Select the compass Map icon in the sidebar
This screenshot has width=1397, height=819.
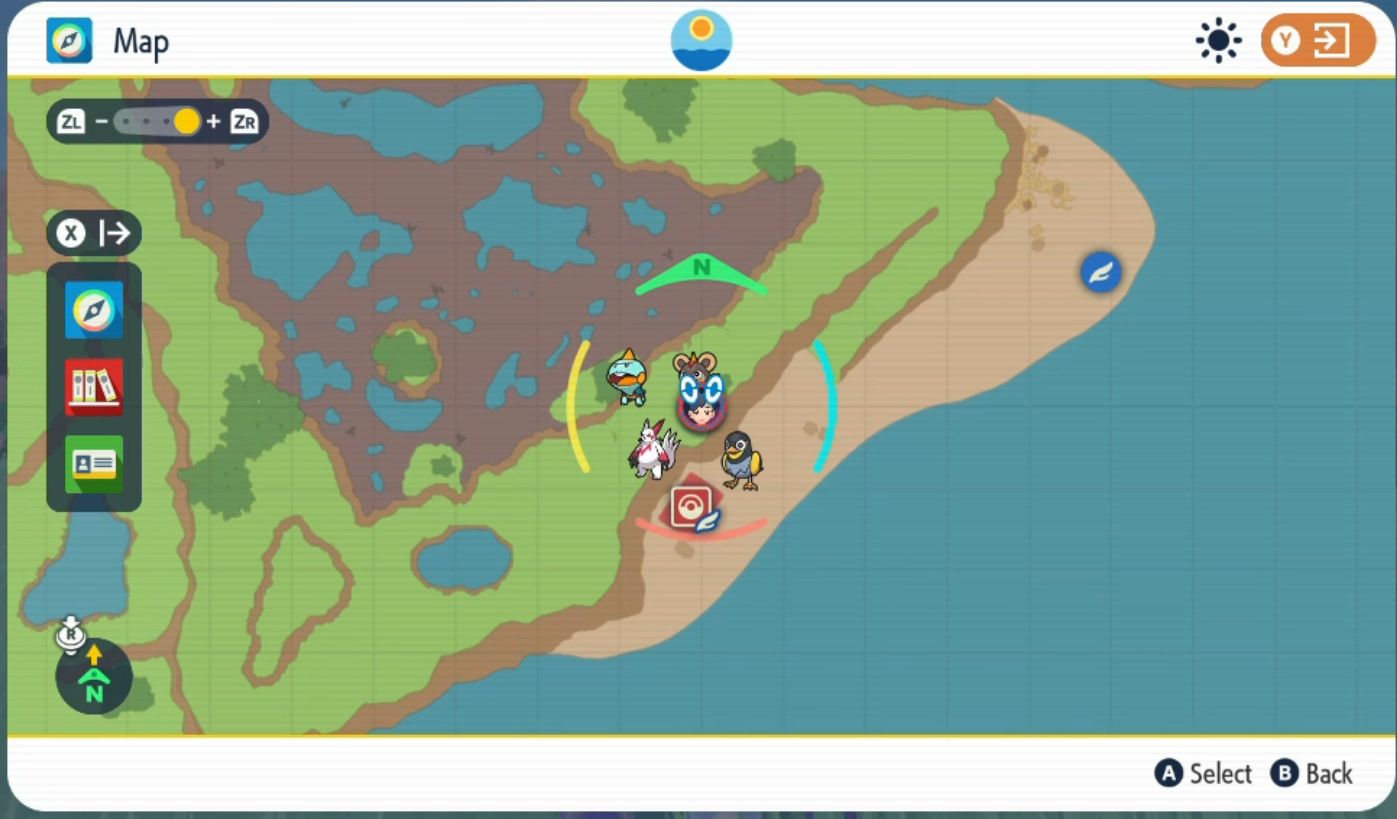coord(93,310)
